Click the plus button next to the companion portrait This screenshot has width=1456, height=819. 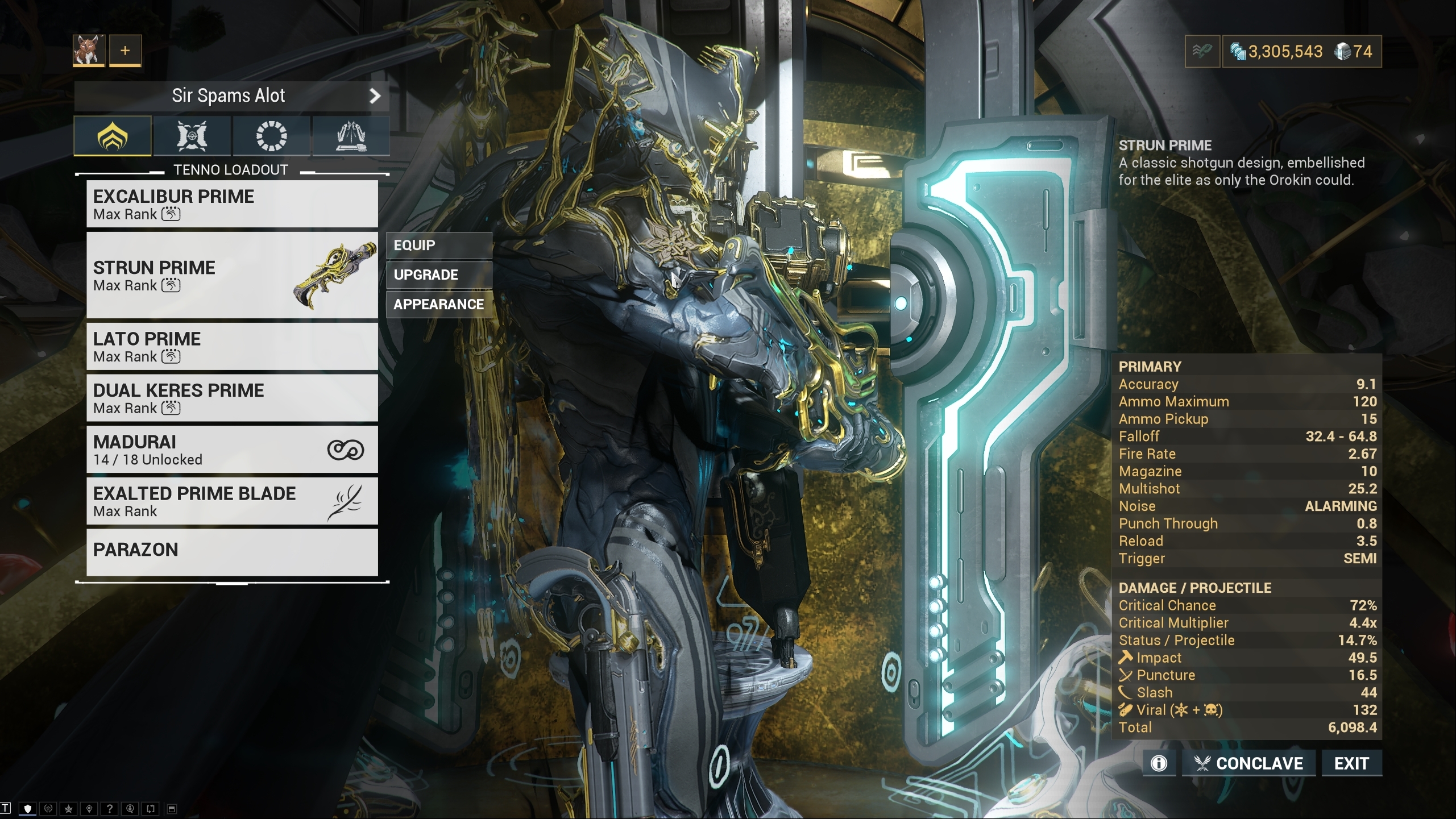tap(124, 51)
